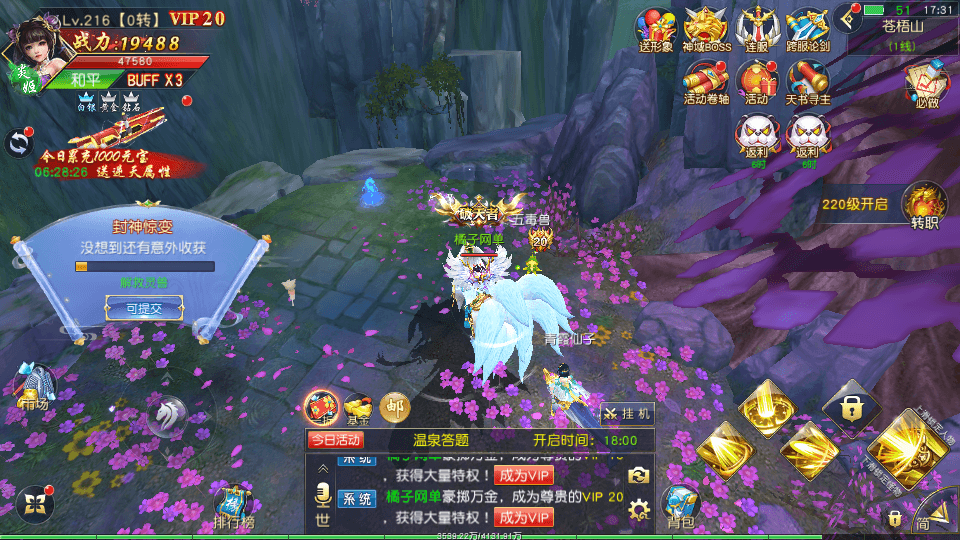Screen dimensions: 960x540
Task: Open the 神域BOSS menu
Action: pos(706,28)
